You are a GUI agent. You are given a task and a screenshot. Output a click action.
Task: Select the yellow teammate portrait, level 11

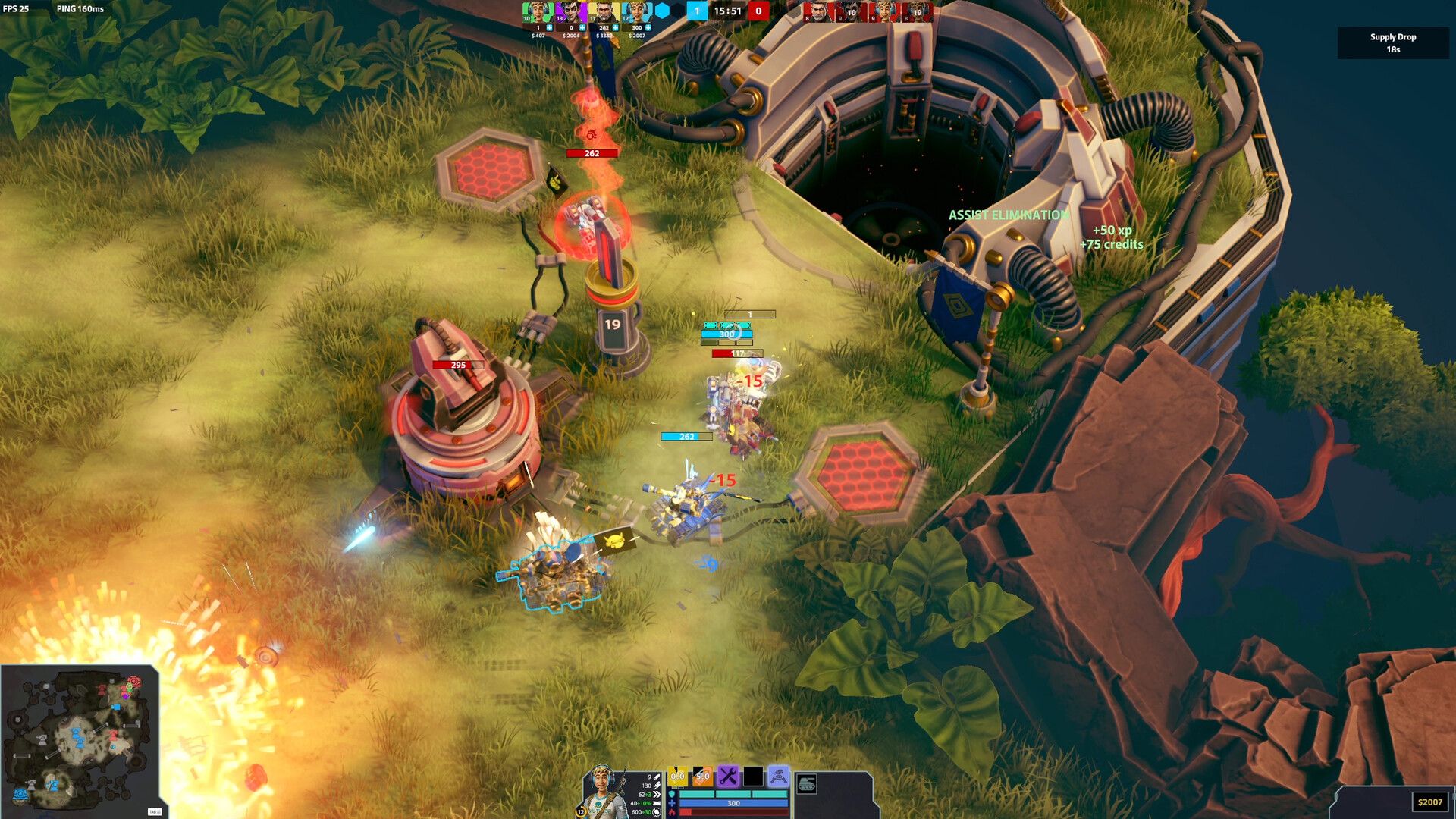[604, 12]
